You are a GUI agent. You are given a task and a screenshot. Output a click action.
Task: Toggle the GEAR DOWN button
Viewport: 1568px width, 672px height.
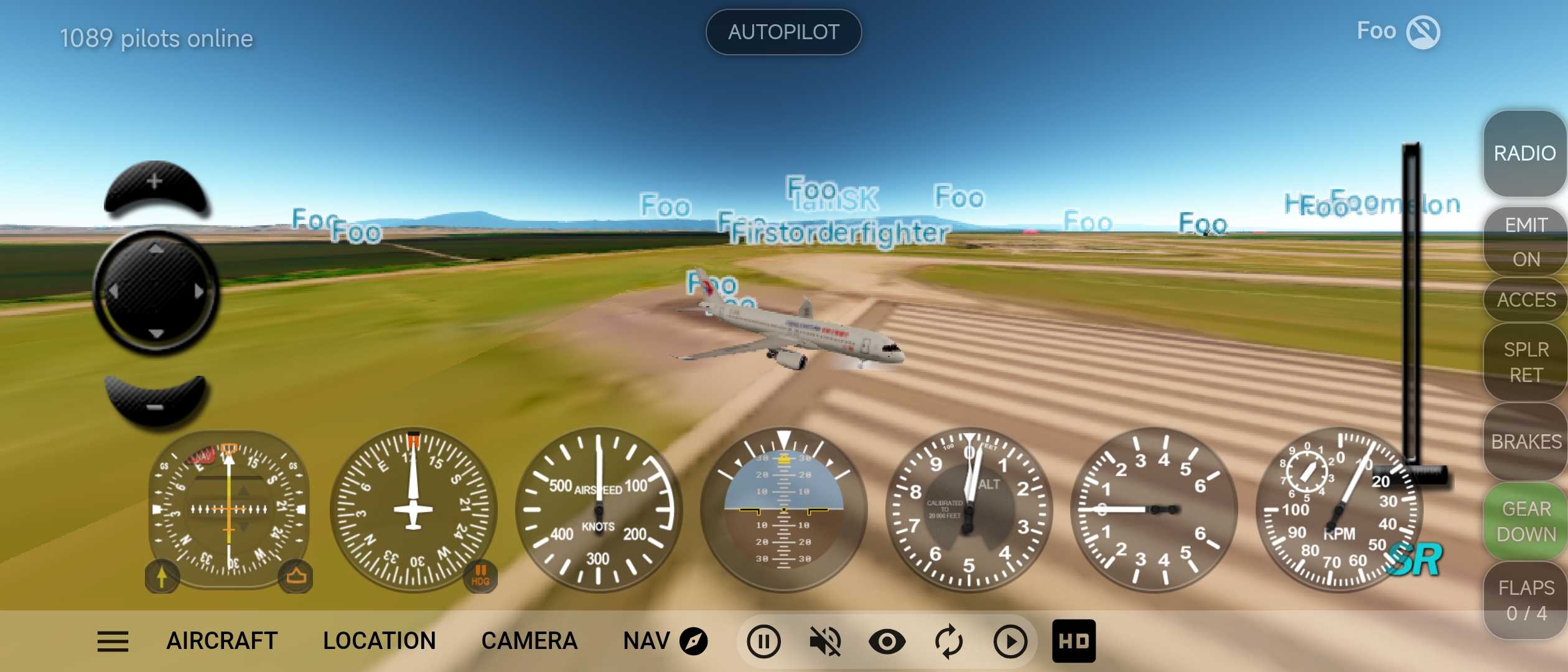coord(1525,521)
